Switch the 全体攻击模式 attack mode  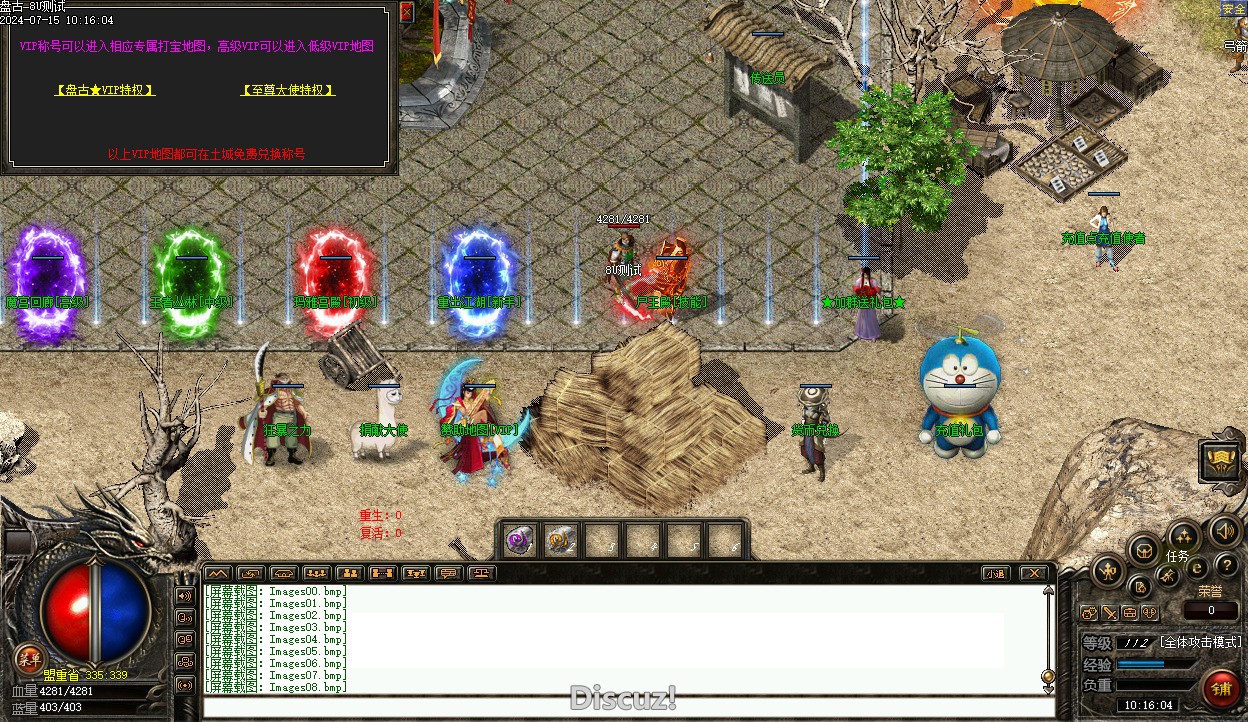(x=1200, y=642)
